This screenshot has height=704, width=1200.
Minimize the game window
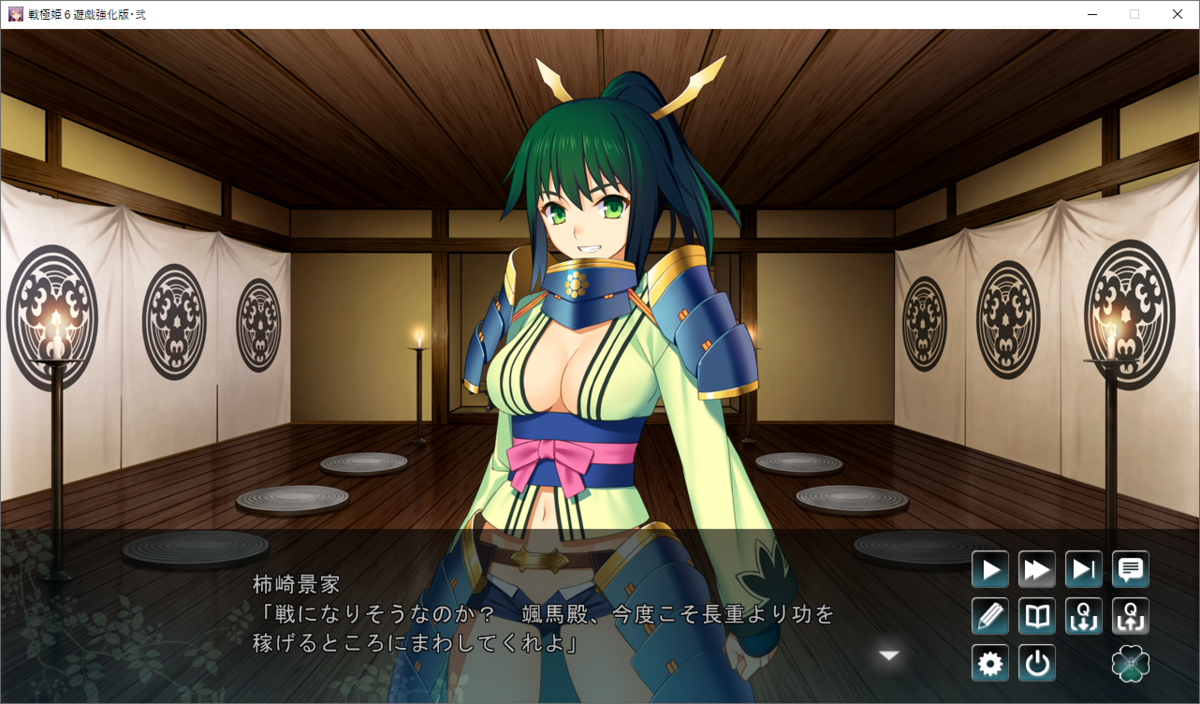pyautogui.click(x=1091, y=14)
